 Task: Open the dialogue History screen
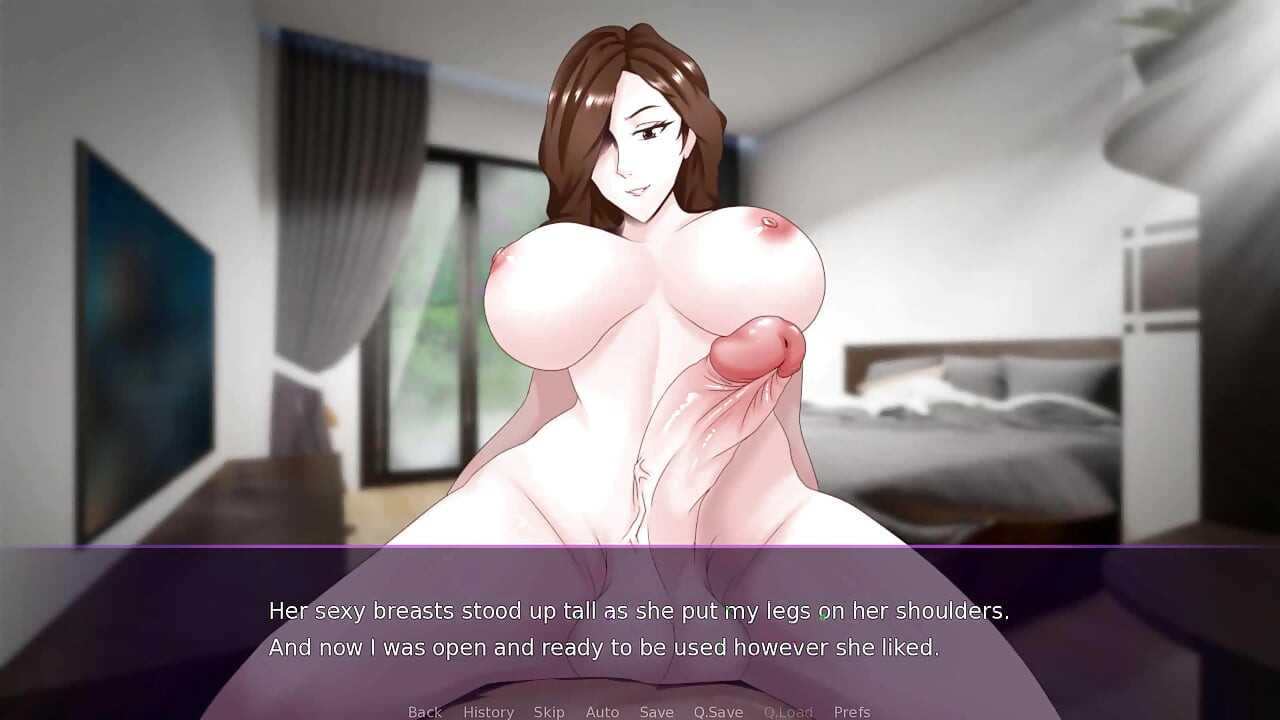click(487, 711)
